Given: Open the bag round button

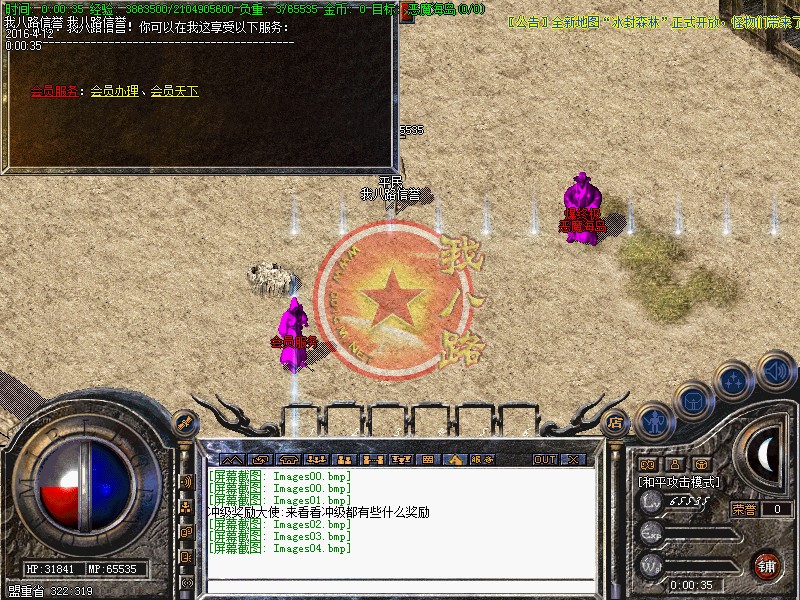Looking at the screenshot, I should pyautogui.click(x=692, y=401).
